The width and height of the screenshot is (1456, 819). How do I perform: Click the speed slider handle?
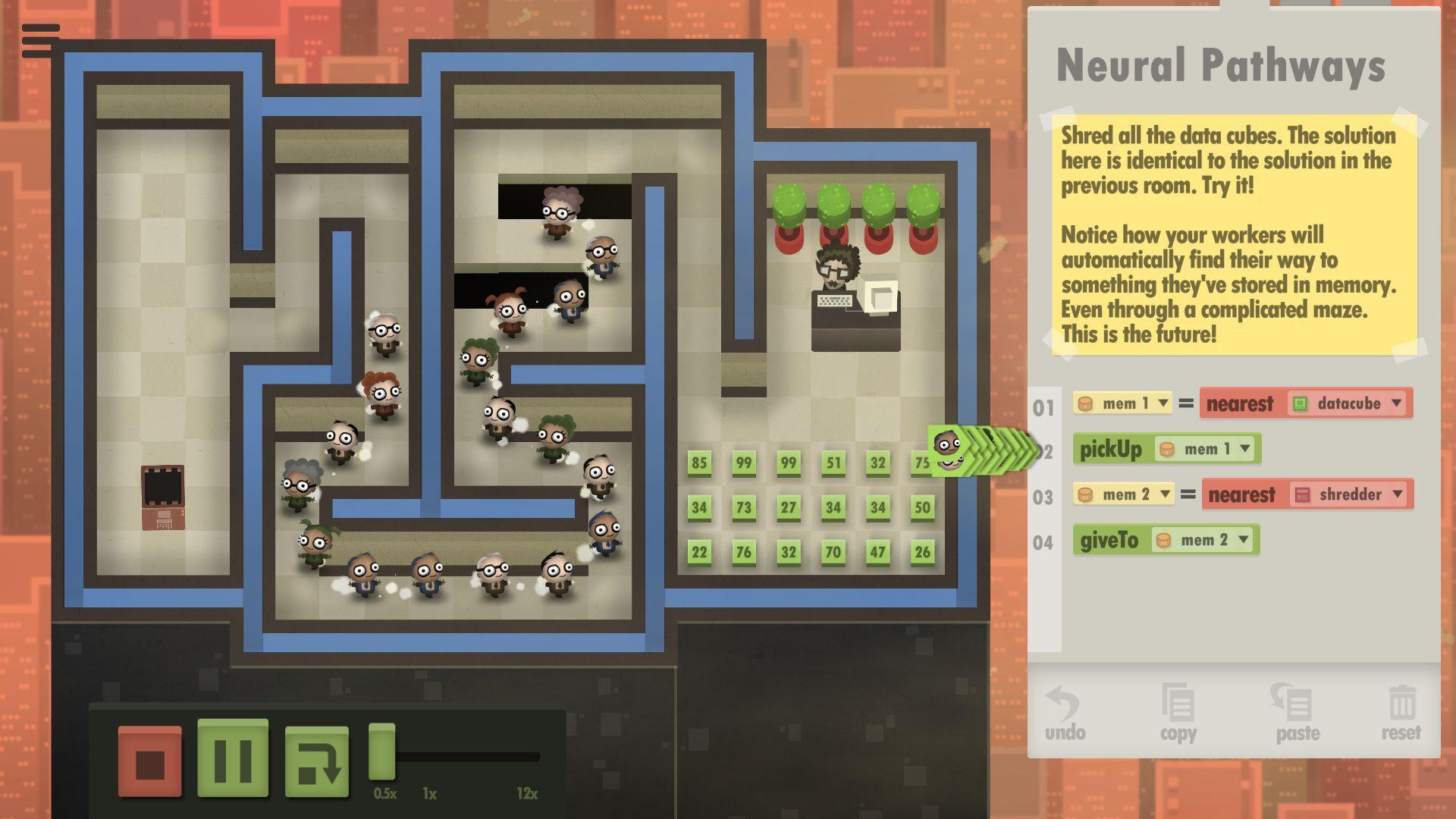pos(382,752)
